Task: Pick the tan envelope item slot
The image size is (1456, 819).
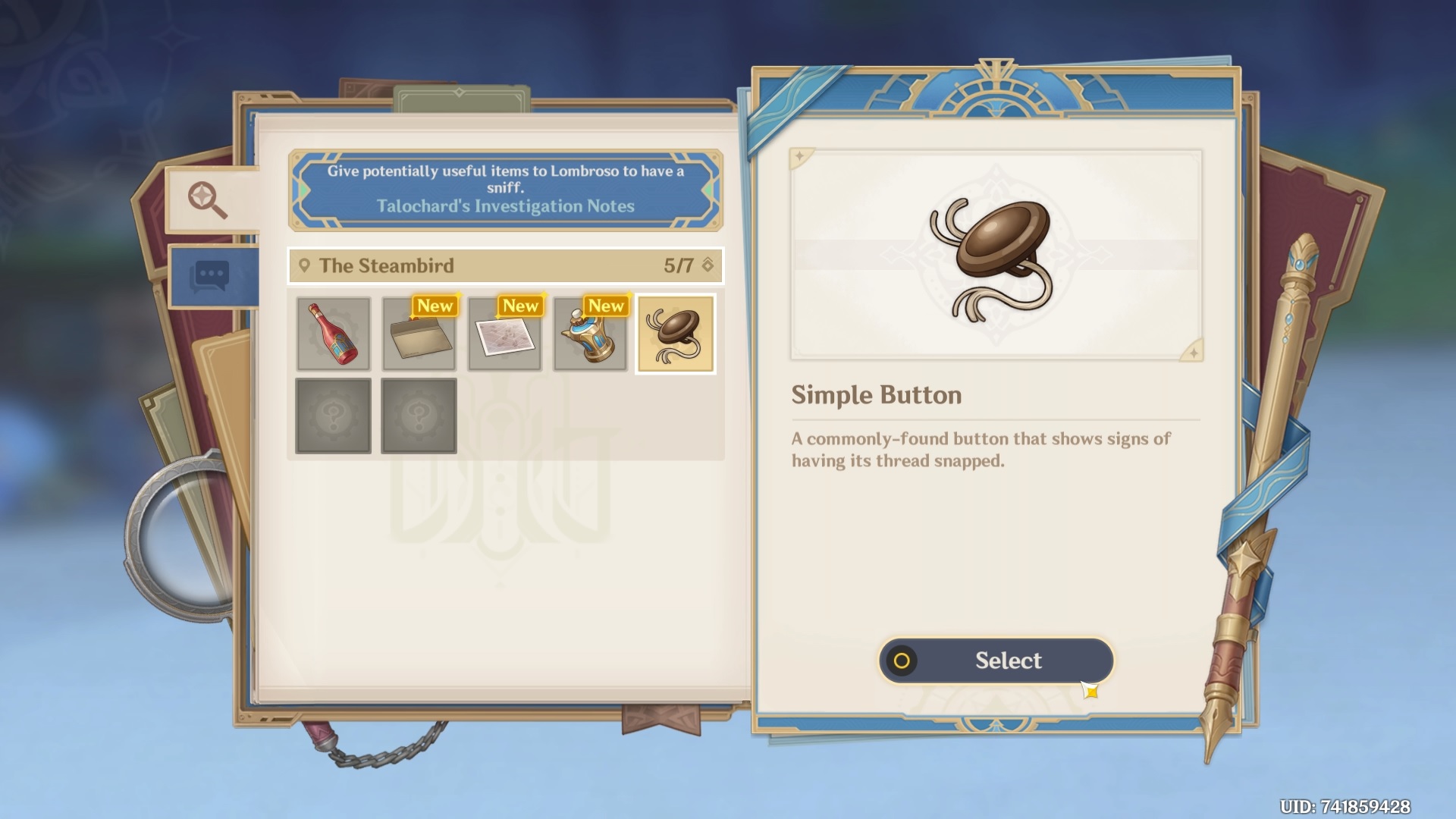Action: [419, 334]
